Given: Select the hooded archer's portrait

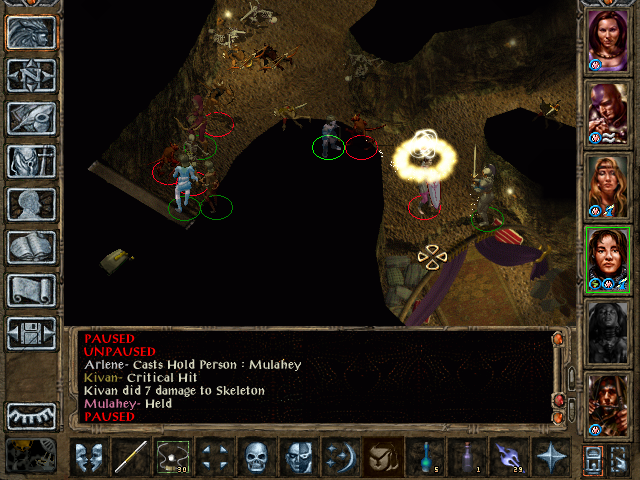Looking at the screenshot, I should (x=606, y=403).
